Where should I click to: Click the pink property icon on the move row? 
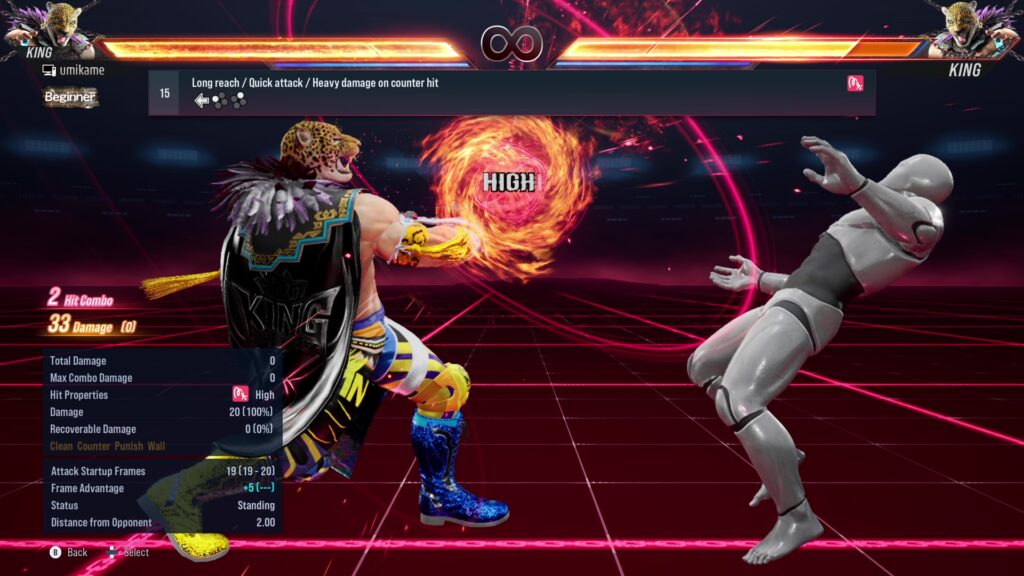855,84
